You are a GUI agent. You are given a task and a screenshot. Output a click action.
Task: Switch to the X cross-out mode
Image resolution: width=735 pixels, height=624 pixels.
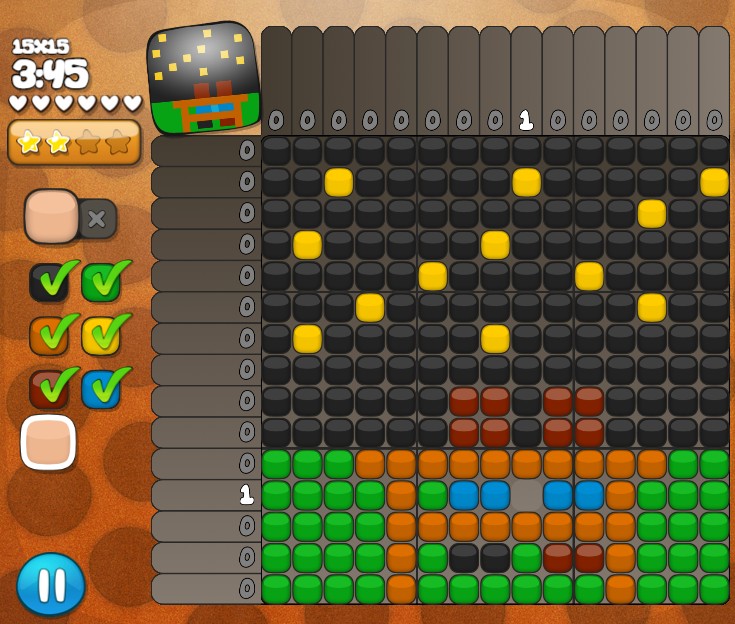click(x=97, y=218)
